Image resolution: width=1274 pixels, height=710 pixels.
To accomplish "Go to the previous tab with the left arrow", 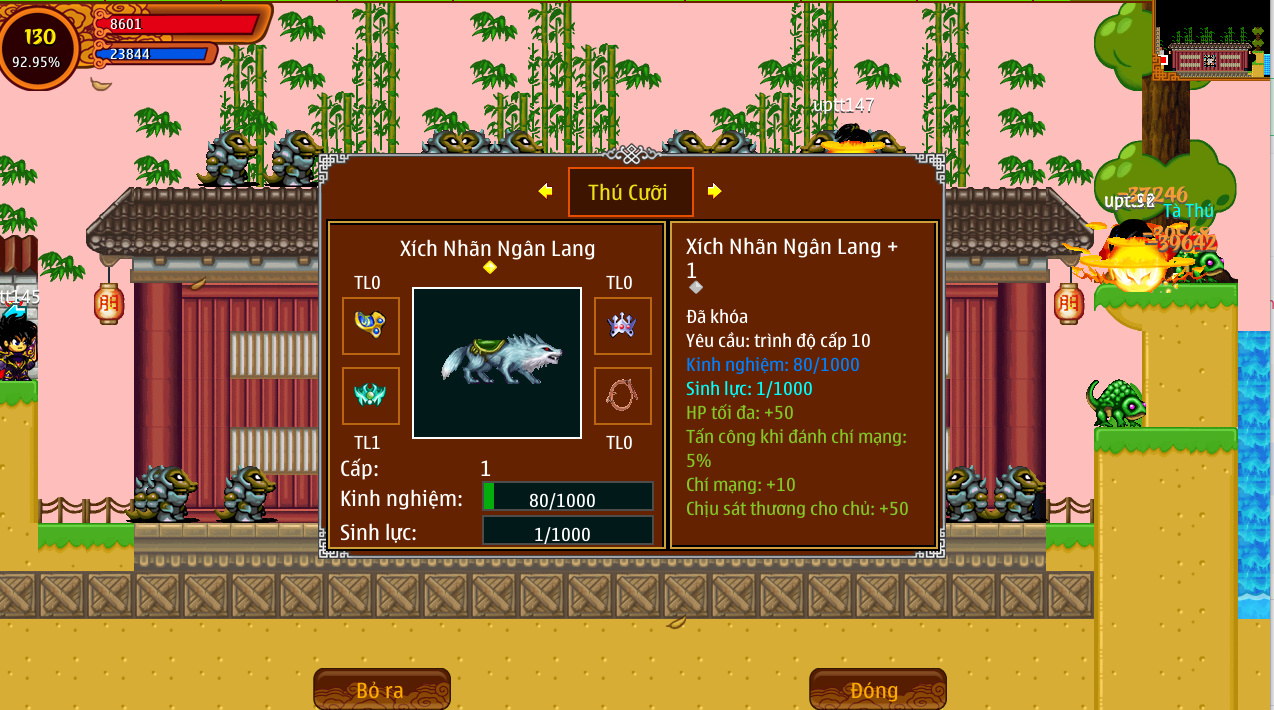I will click(545, 191).
